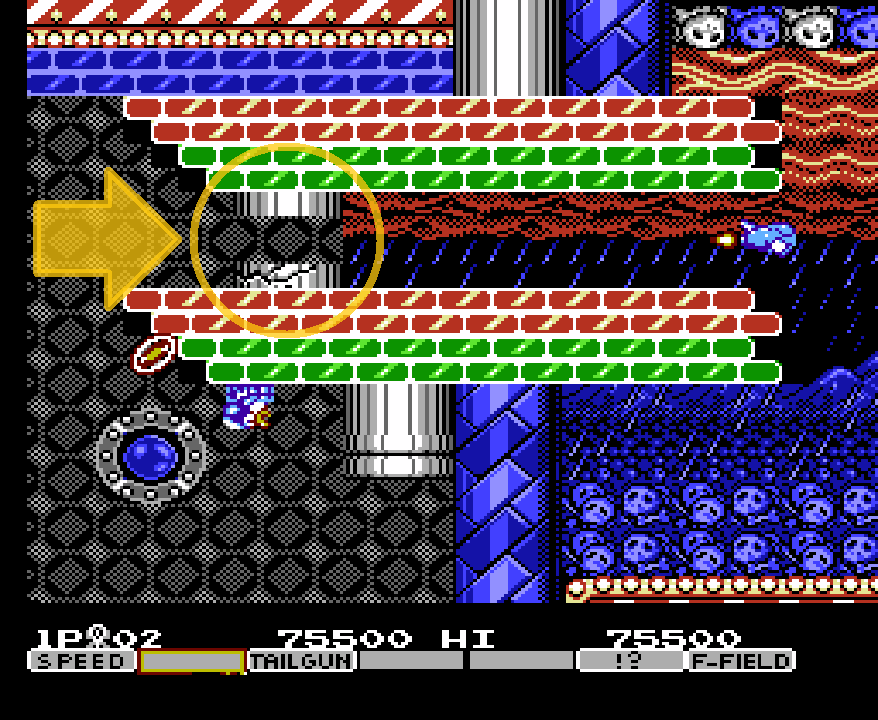Pick the !? mystery power-up slot
The height and width of the screenshot is (720, 878).
pos(631,661)
